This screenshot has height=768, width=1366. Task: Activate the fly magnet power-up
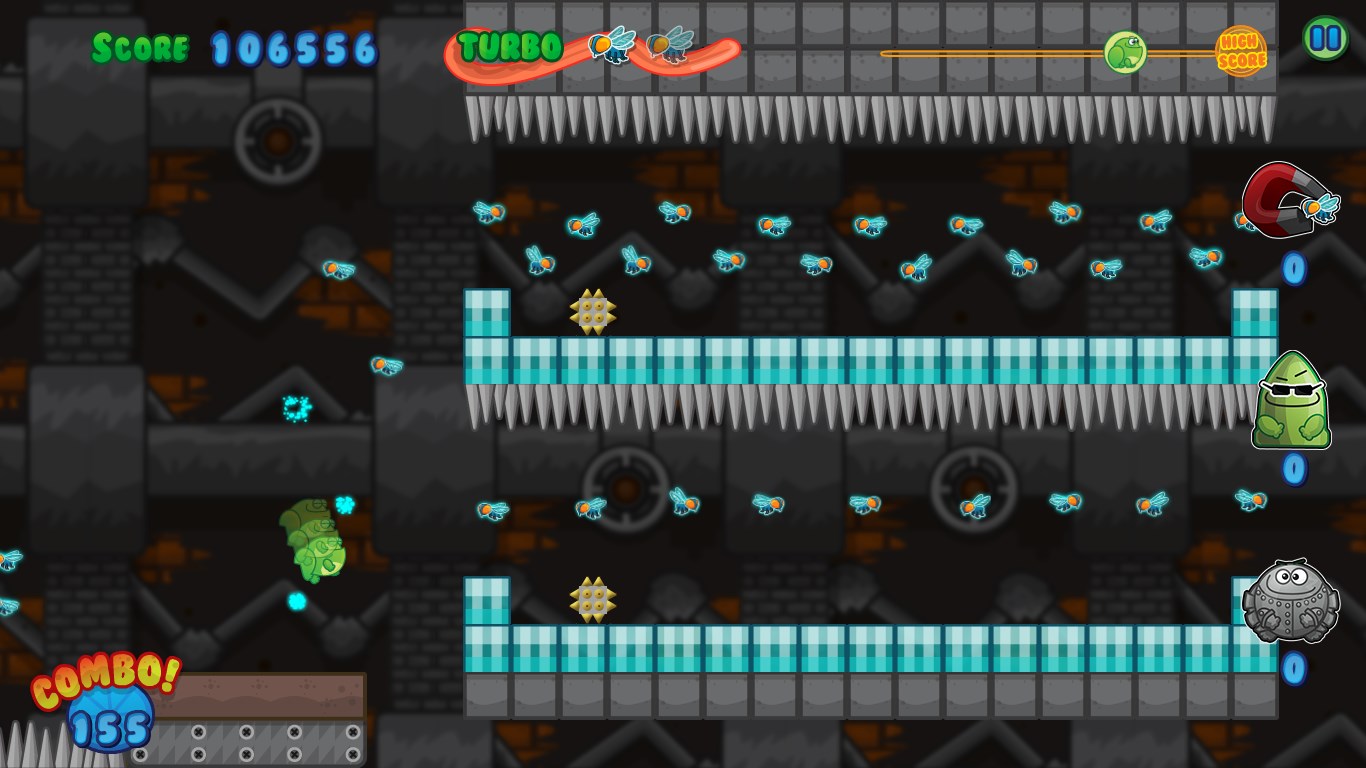click(x=1287, y=200)
